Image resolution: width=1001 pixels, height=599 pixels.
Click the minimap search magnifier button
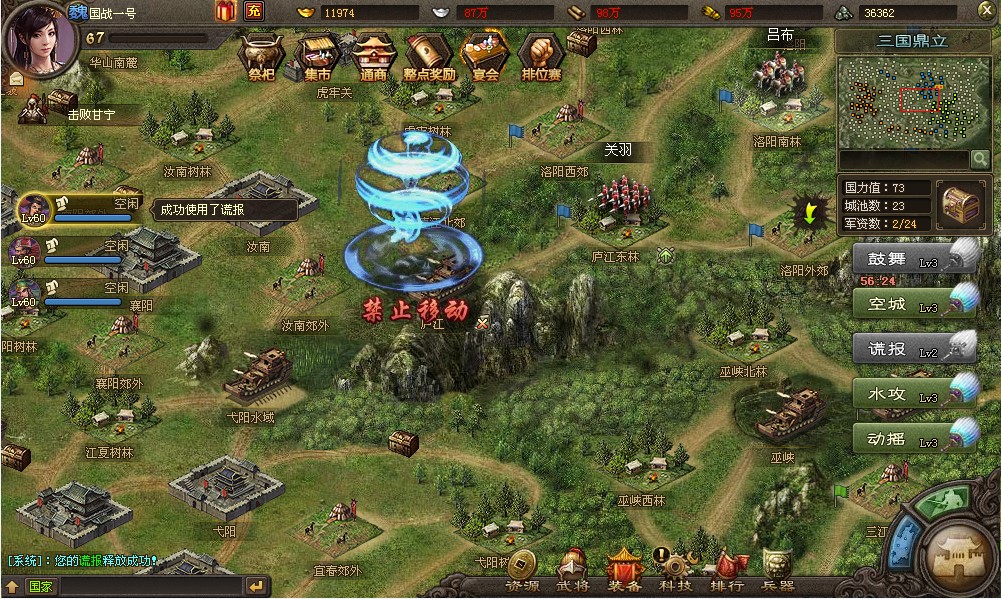point(979,159)
